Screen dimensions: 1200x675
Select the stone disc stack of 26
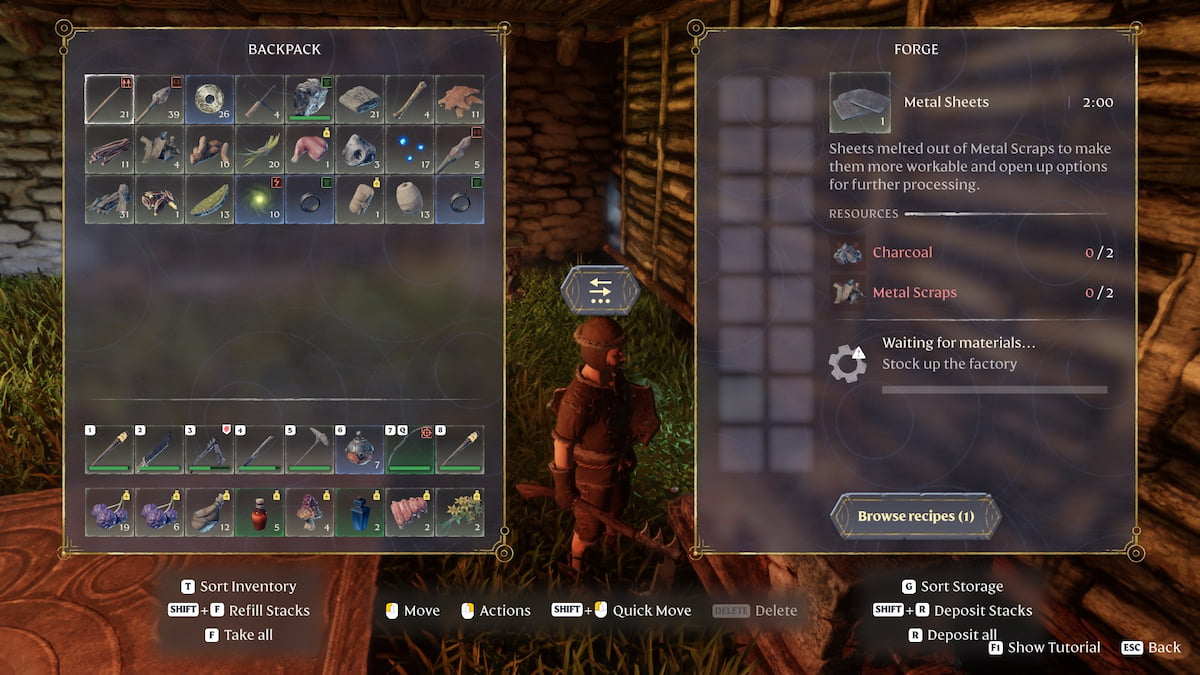(210, 100)
